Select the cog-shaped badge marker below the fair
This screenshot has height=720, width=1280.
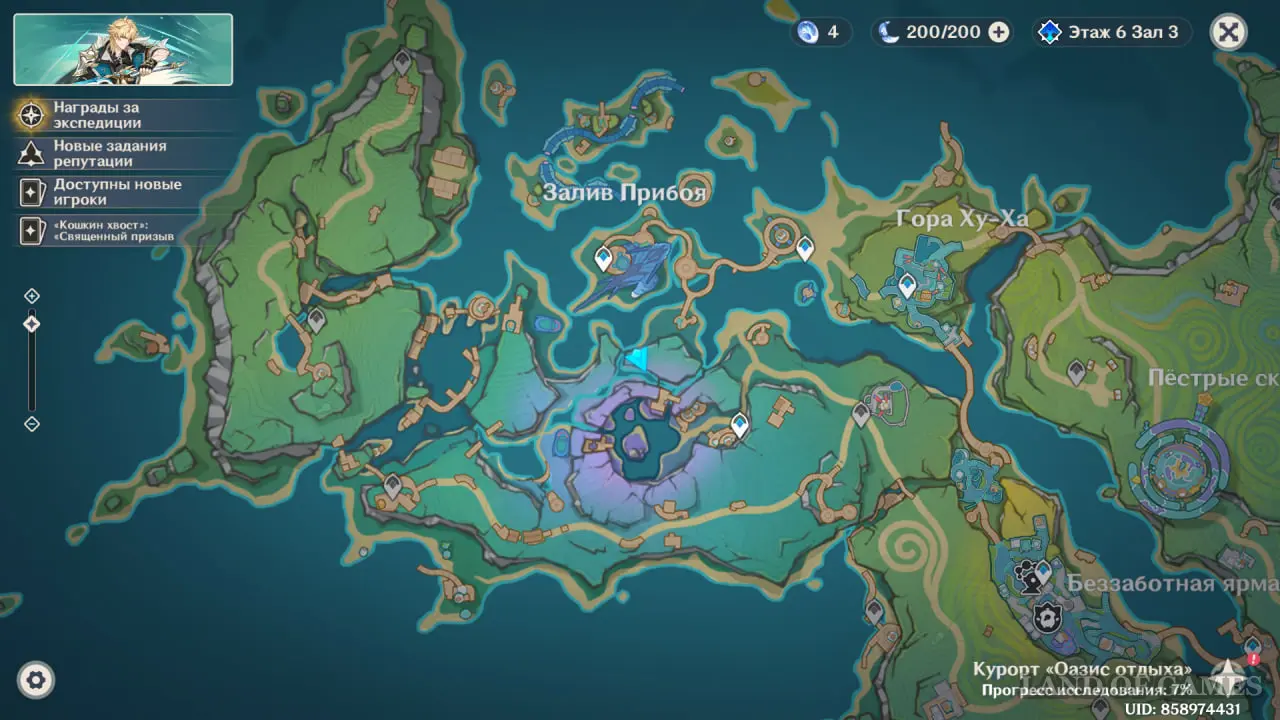1047,617
